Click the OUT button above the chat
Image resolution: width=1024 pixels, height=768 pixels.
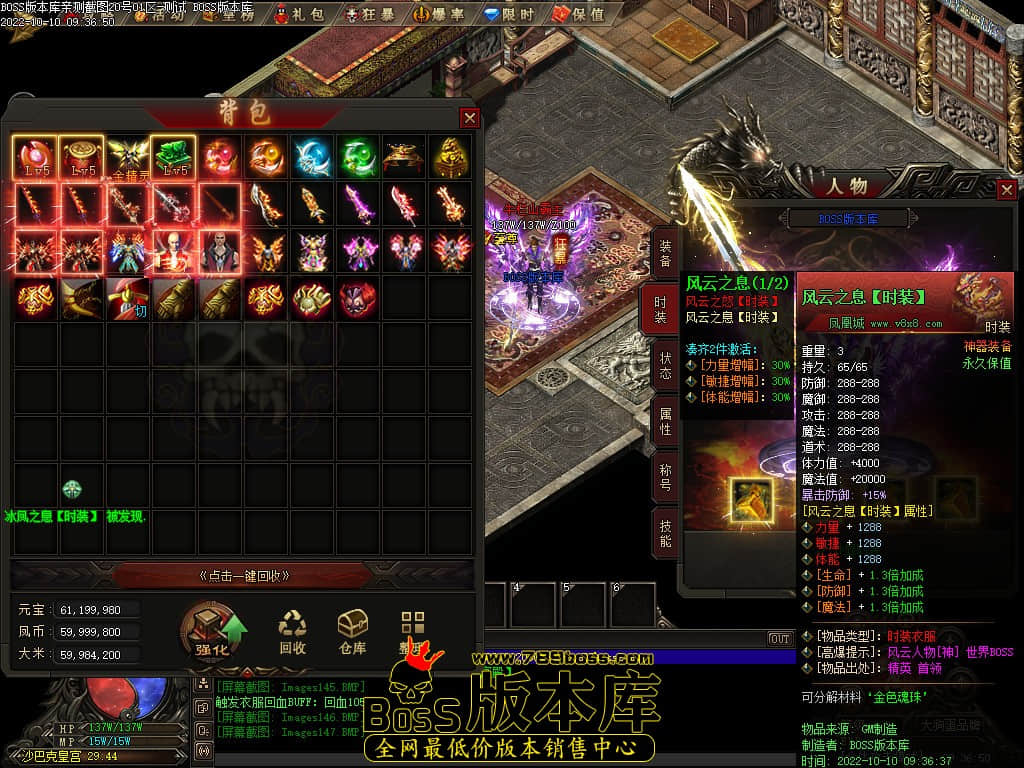coord(779,638)
